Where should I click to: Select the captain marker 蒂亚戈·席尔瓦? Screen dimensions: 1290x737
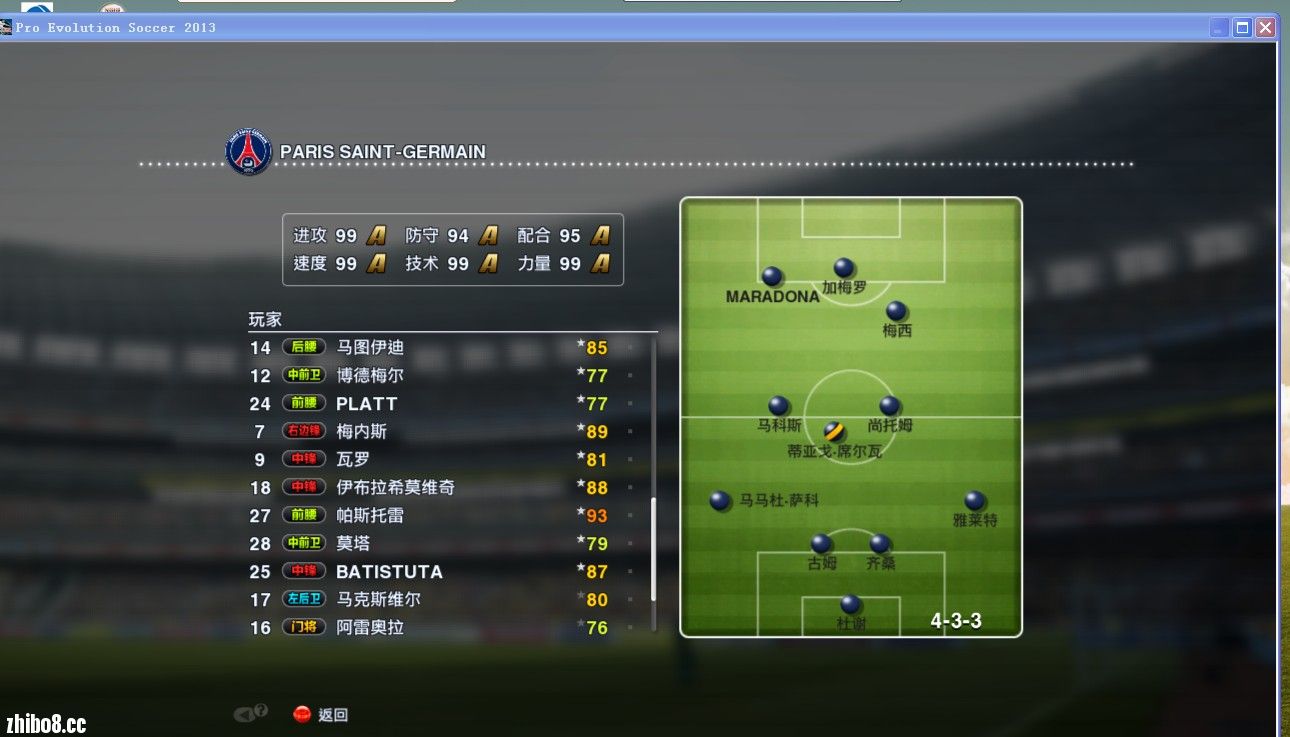coord(834,432)
